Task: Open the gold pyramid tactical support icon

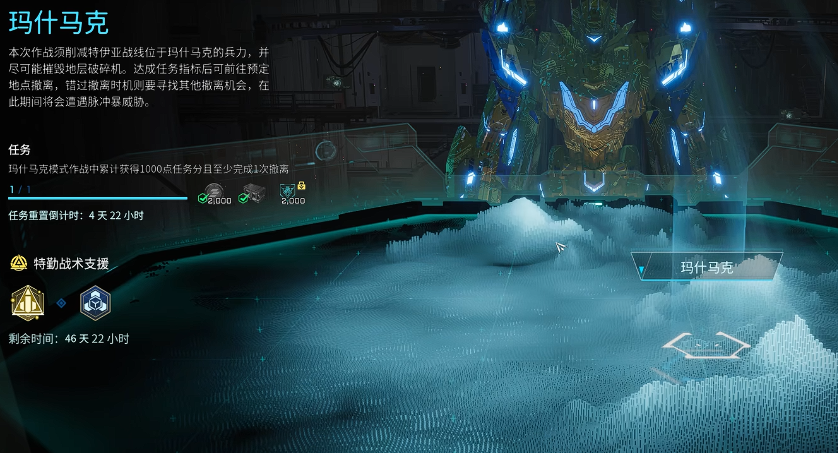Action: pyautogui.click(x=26, y=301)
